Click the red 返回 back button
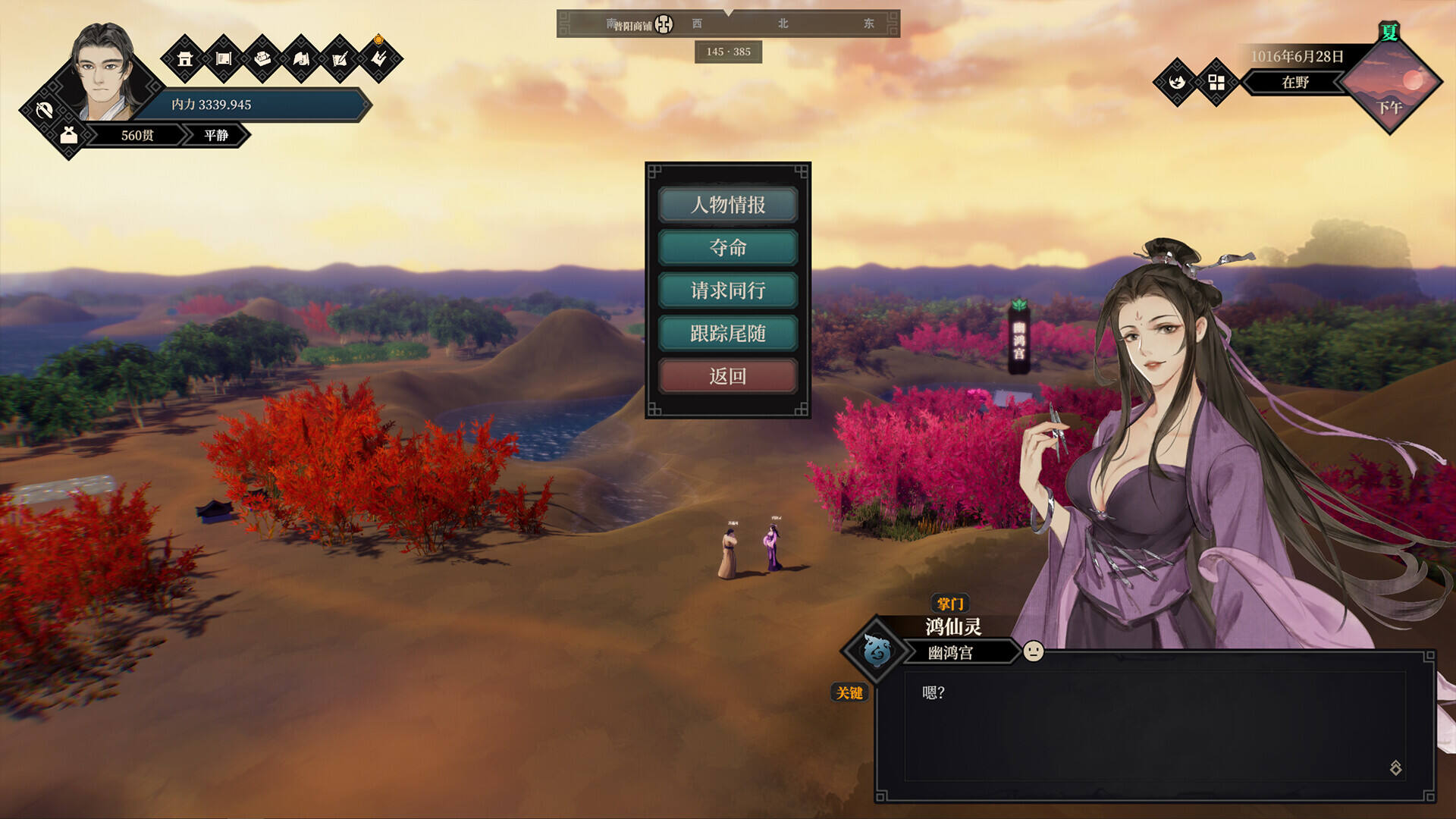Screen dimensions: 1456x819 727,376
